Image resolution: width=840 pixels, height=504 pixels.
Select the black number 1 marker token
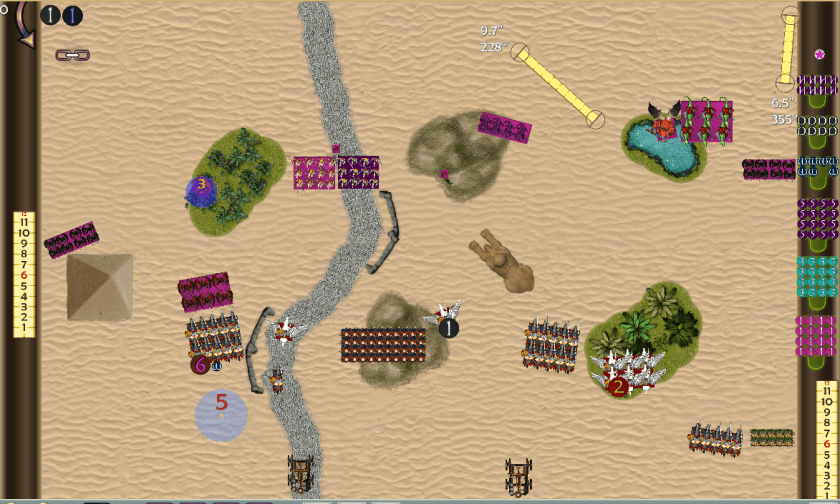pyautogui.click(x=449, y=327)
